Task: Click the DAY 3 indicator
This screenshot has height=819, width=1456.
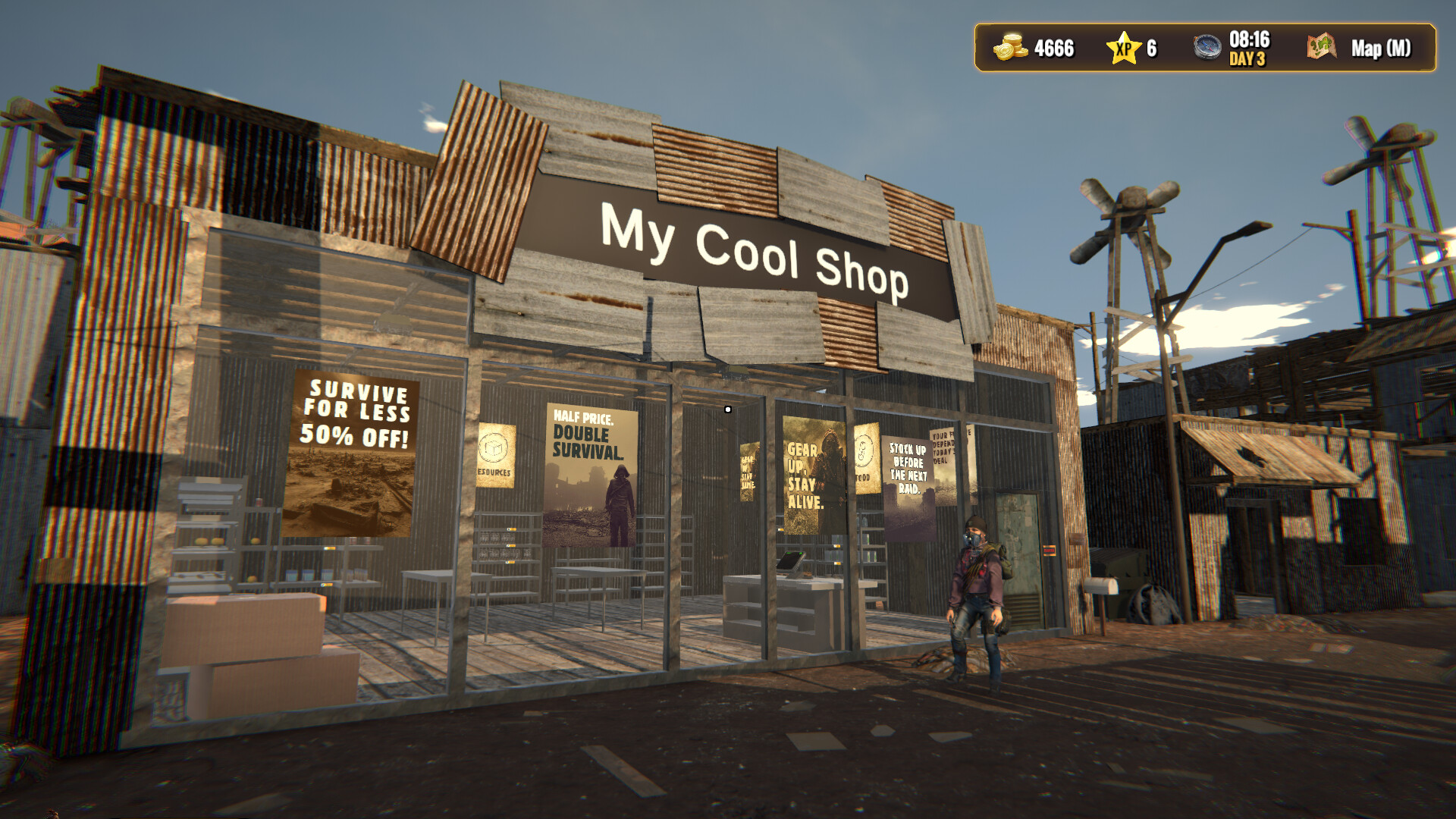Action: (x=1248, y=58)
